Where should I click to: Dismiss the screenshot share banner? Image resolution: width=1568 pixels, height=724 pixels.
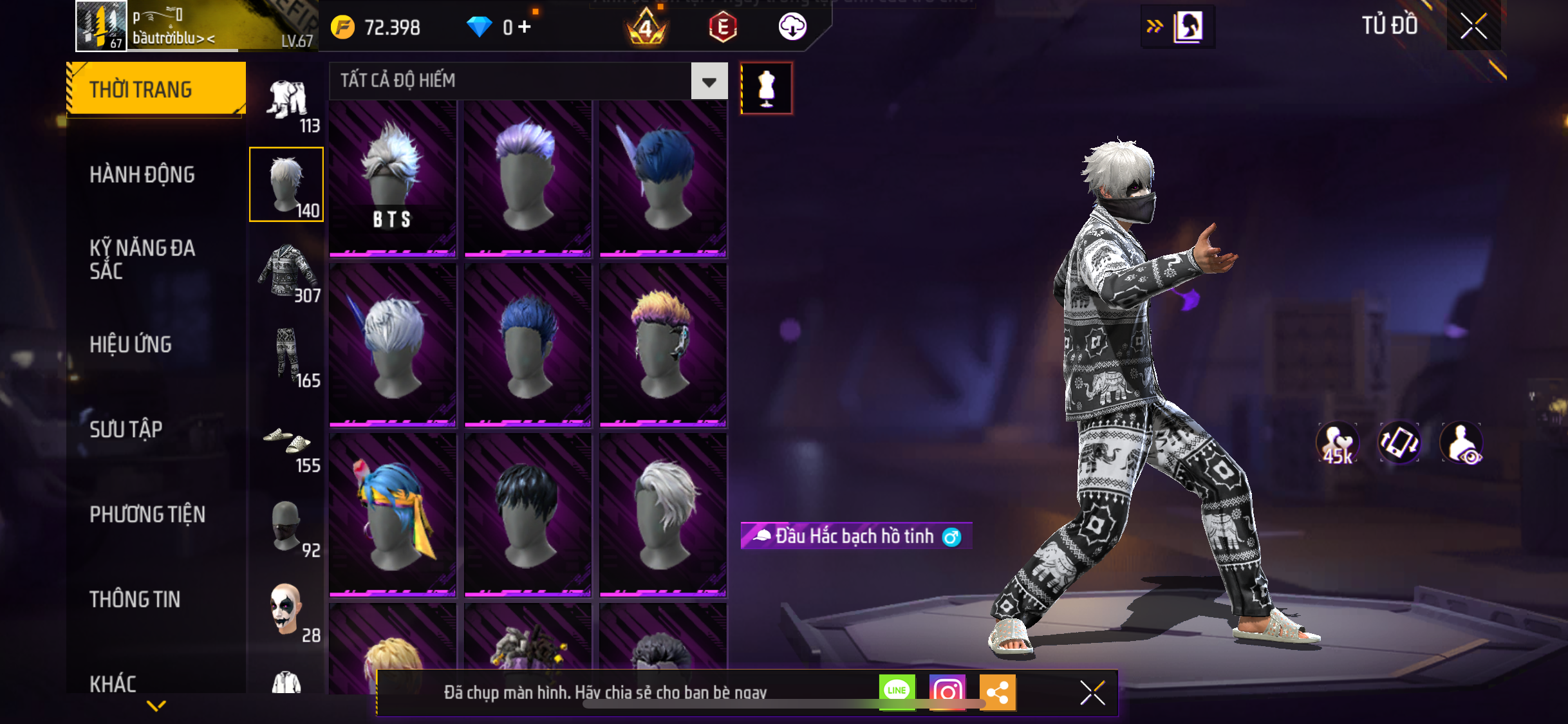tap(1092, 692)
